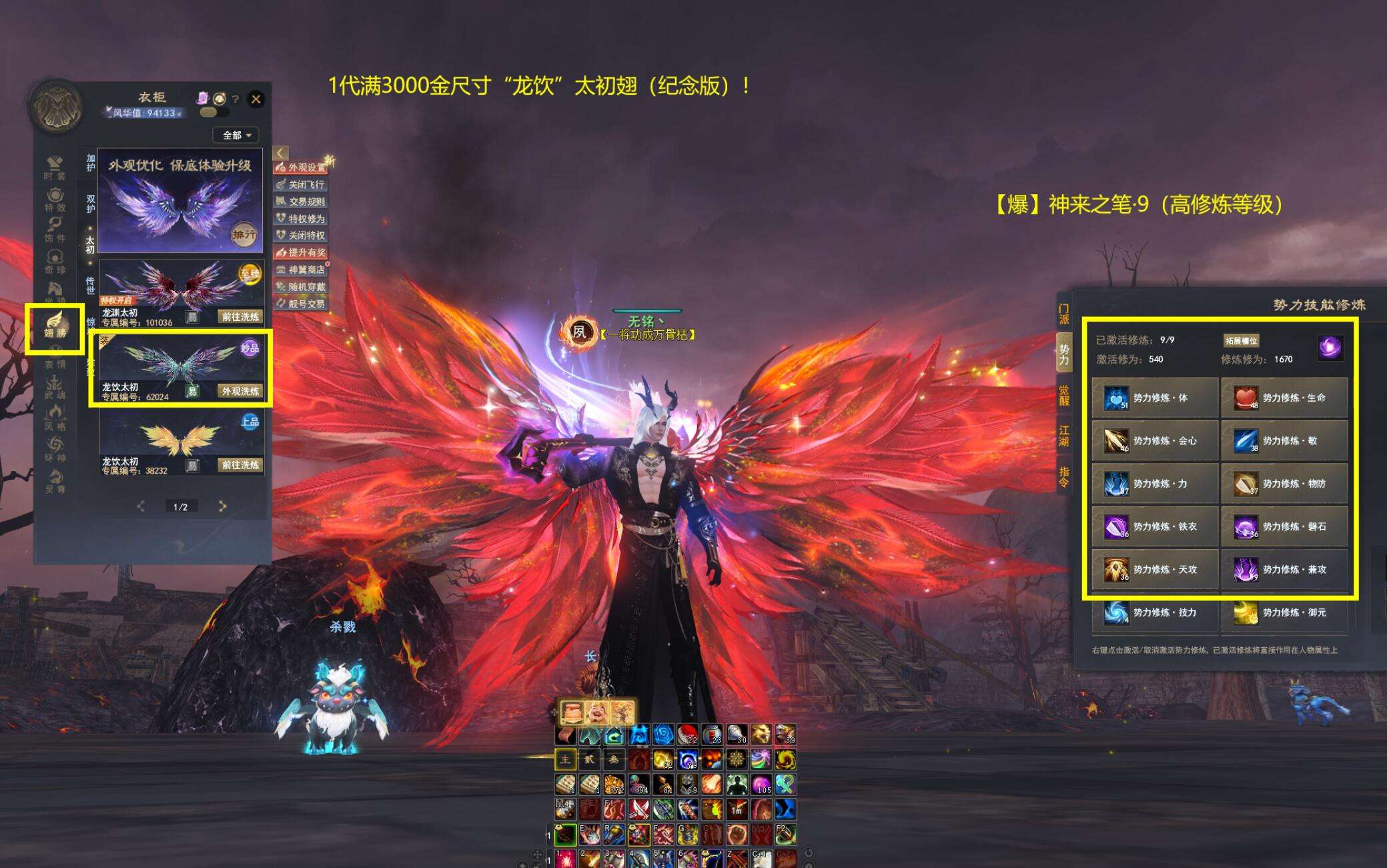Select the 翅膀 wings category
The height and width of the screenshot is (868, 1387).
click(x=55, y=326)
